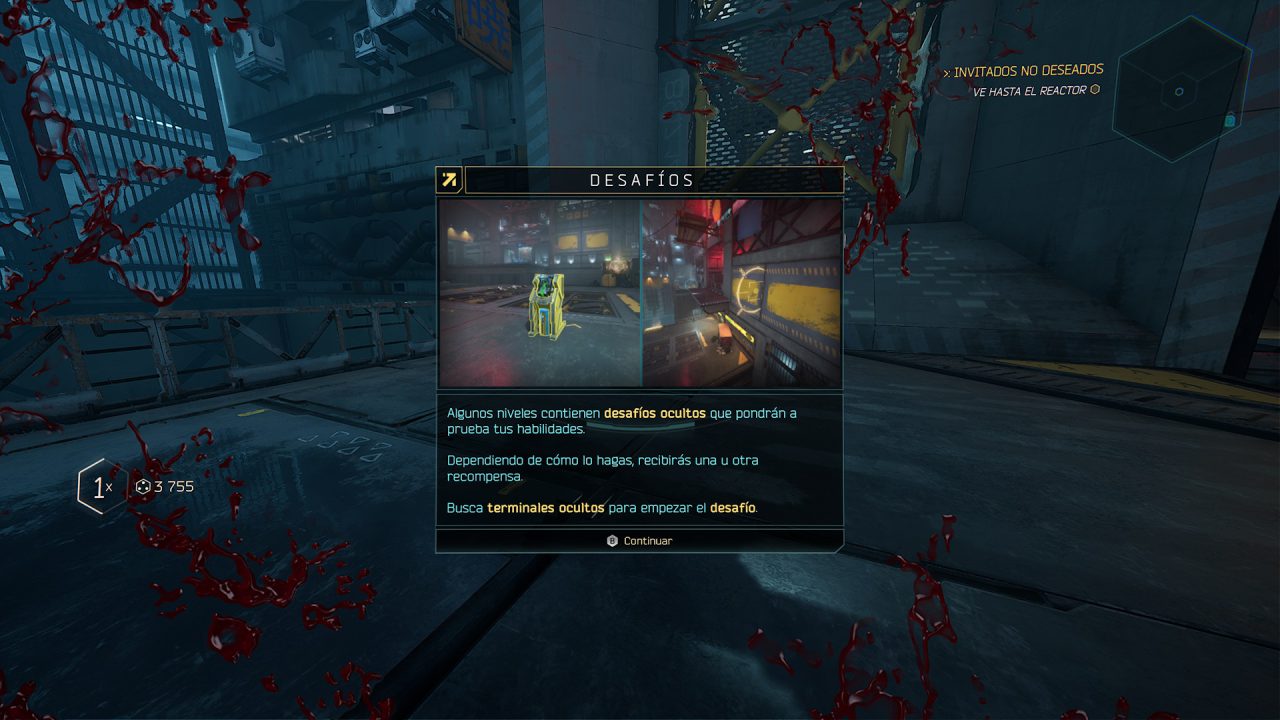Continue past the Desafíos tutorial
This screenshot has width=1280, height=720.
pyautogui.click(x=640, y=541)
